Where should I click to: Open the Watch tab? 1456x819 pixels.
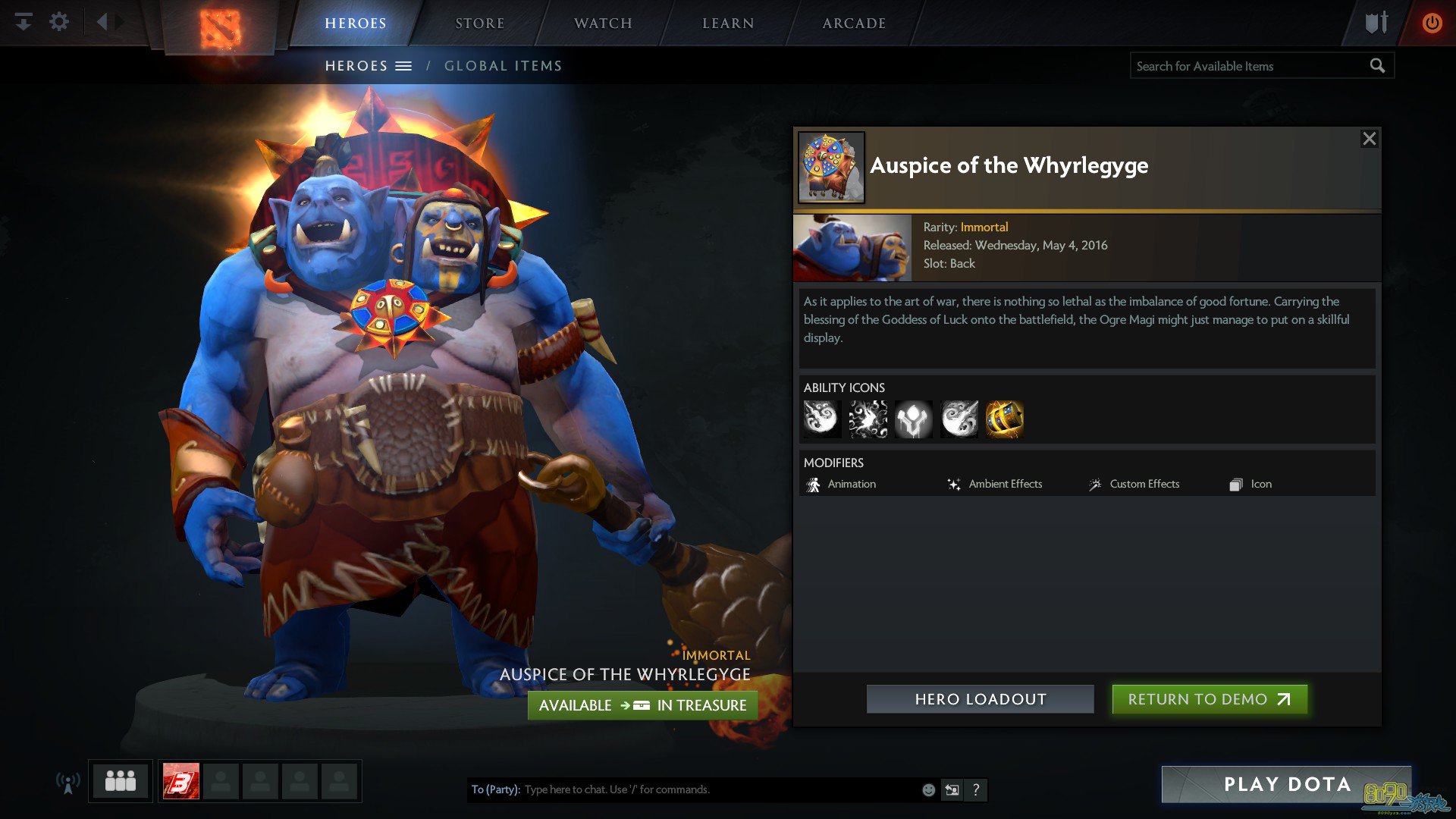[x=603, y=24]
